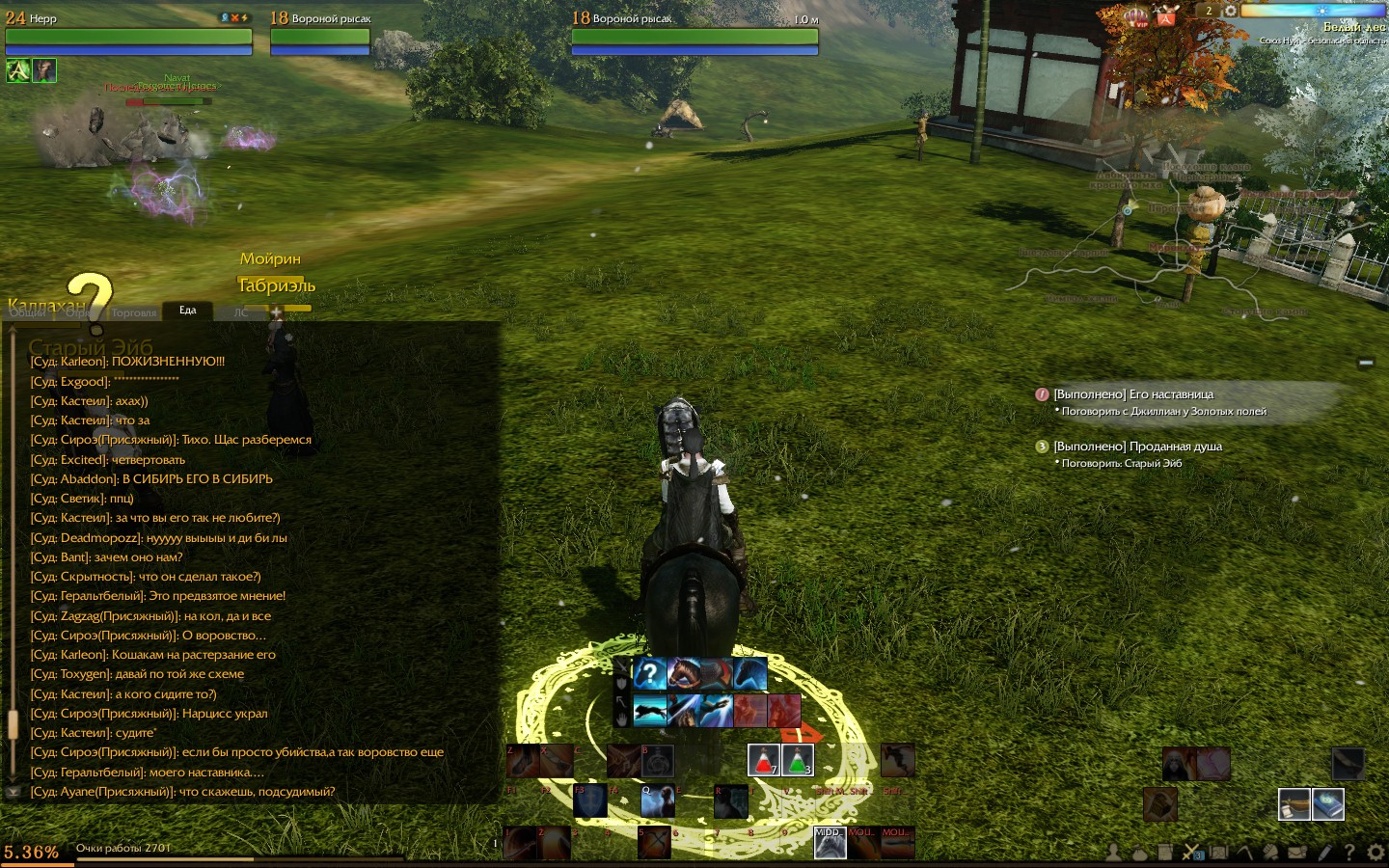Image resolution: width=1389 pixels, height=868 pixels.
Task: Select the bow skill in slot 5
Action: [x=654, y=842]
